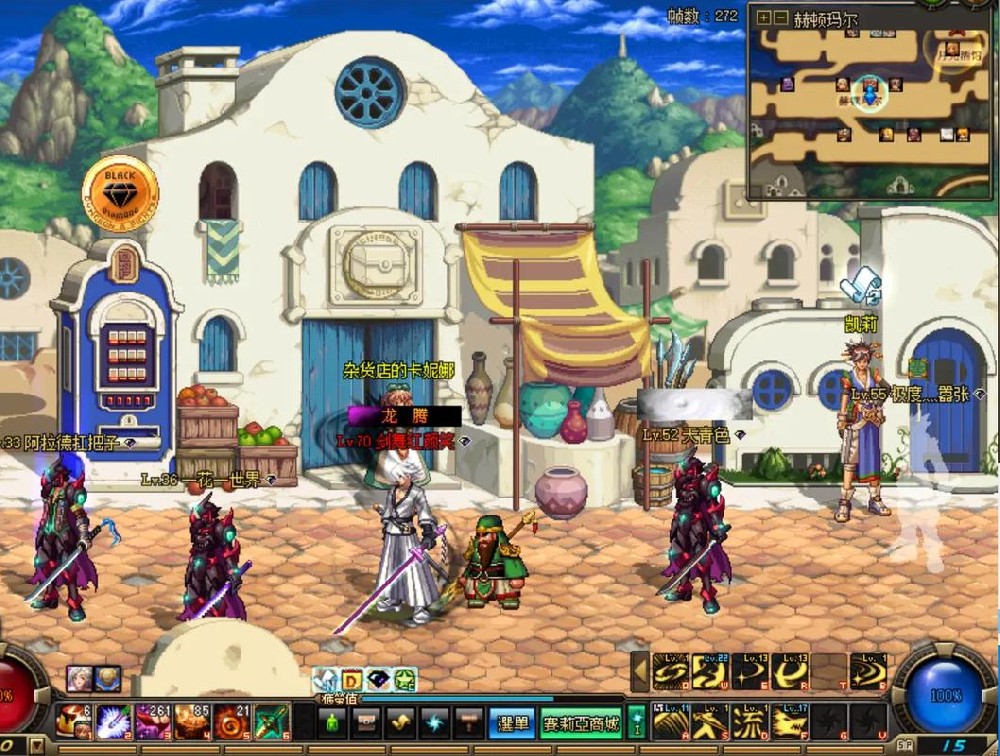Screen dimensions: 1000x756
Task: Open the 選單 menu button
Action: [x=511, y=721]
